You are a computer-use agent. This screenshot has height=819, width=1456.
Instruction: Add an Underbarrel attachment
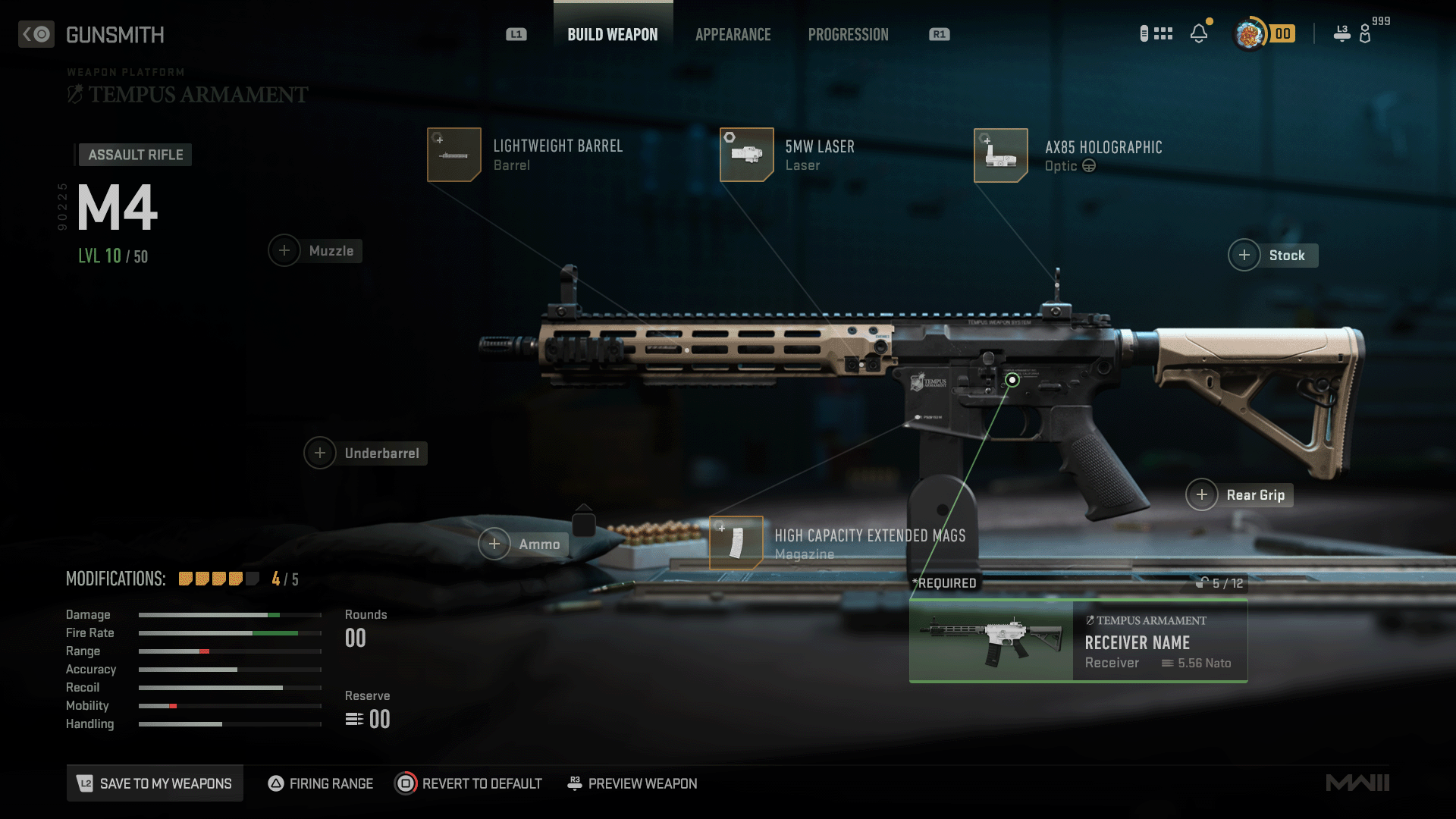[x=320, y=453]
